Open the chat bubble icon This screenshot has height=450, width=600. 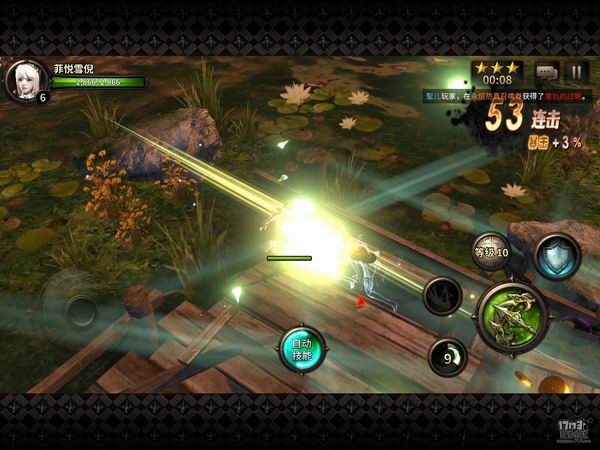pos(546,72)
